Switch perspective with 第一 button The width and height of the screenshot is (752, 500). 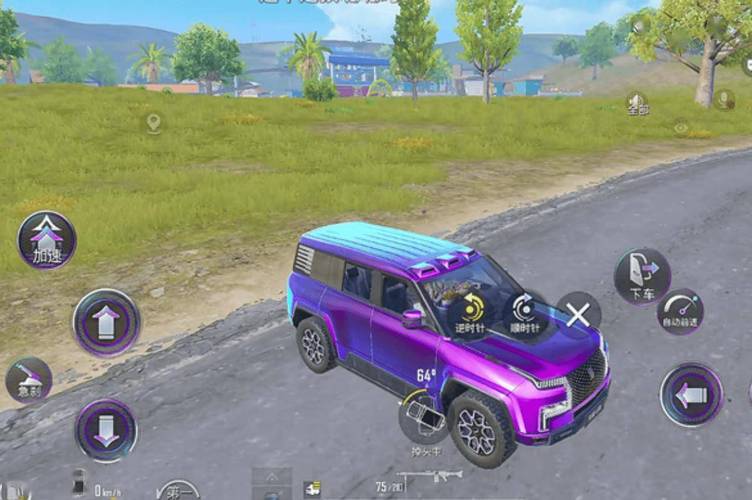(x=178, y=491)
